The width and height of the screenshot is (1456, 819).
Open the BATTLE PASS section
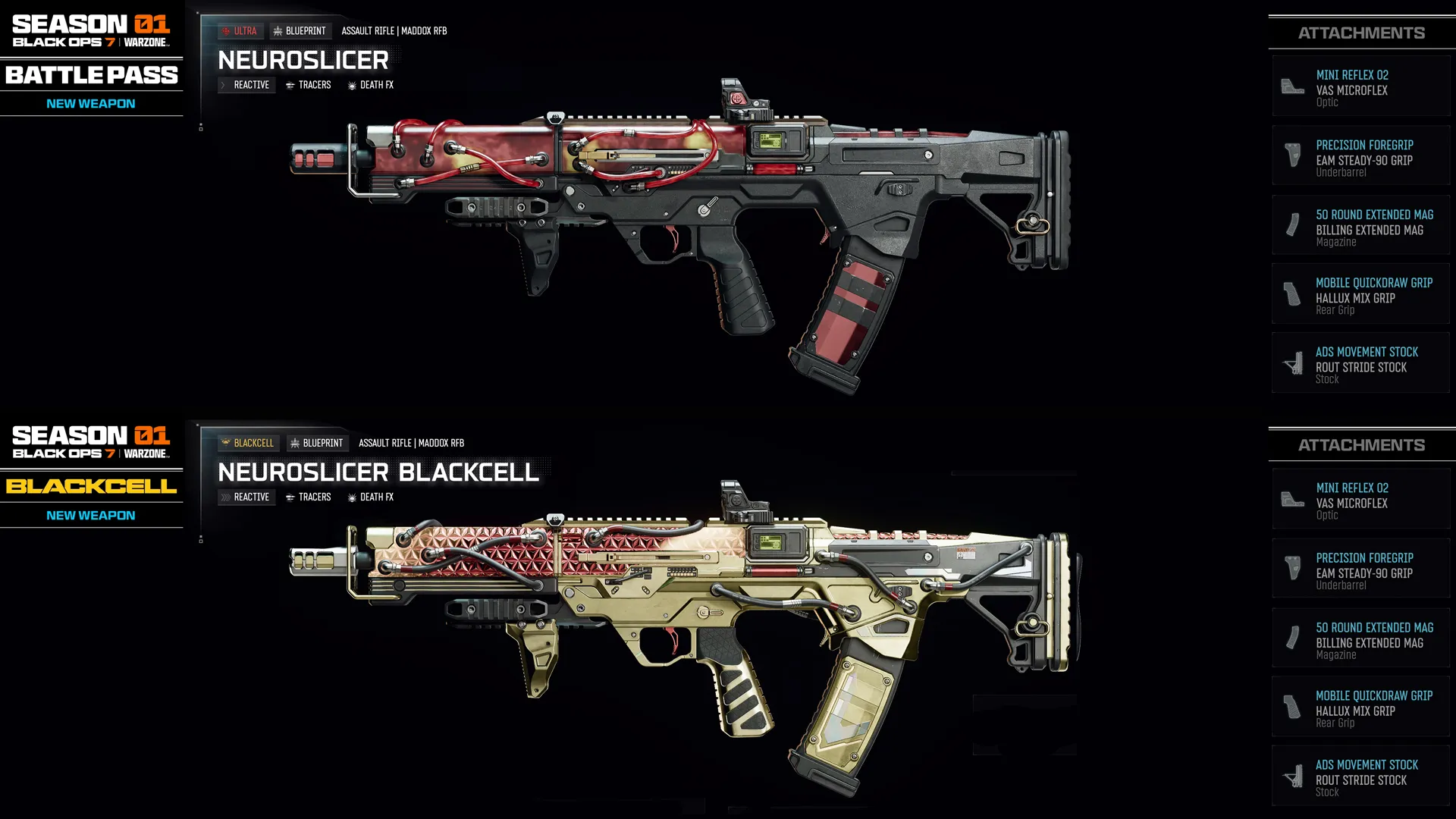(x=92, y=75)
